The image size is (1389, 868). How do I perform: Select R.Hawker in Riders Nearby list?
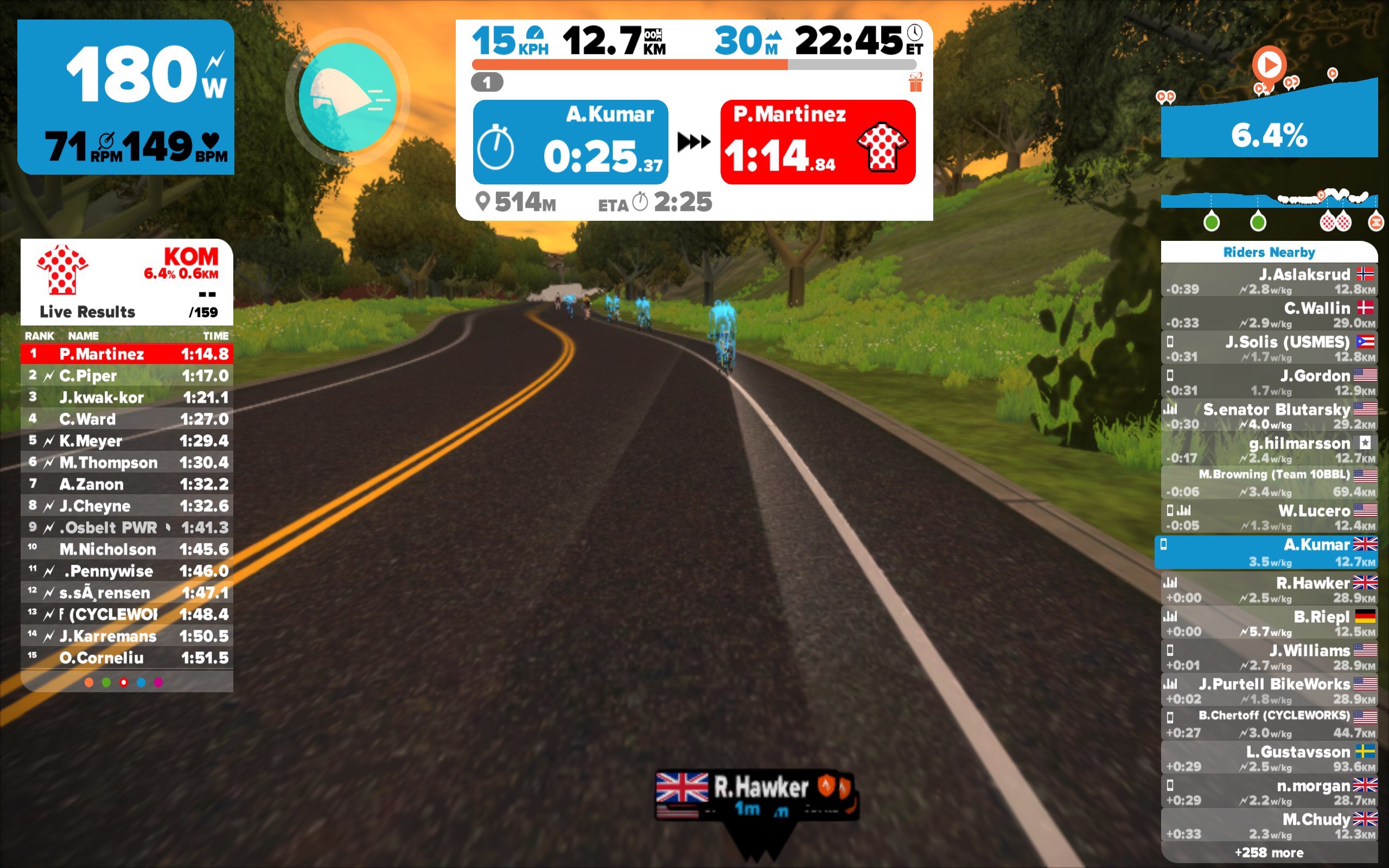click(x=1269, y=589)
